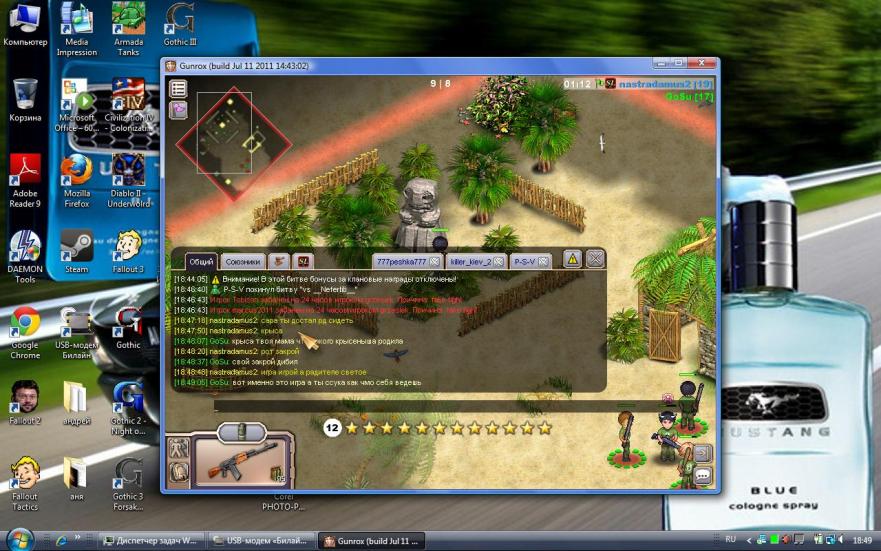
Task: Close the 777peshka777 chat tab
Action: (x=434, y=261)
